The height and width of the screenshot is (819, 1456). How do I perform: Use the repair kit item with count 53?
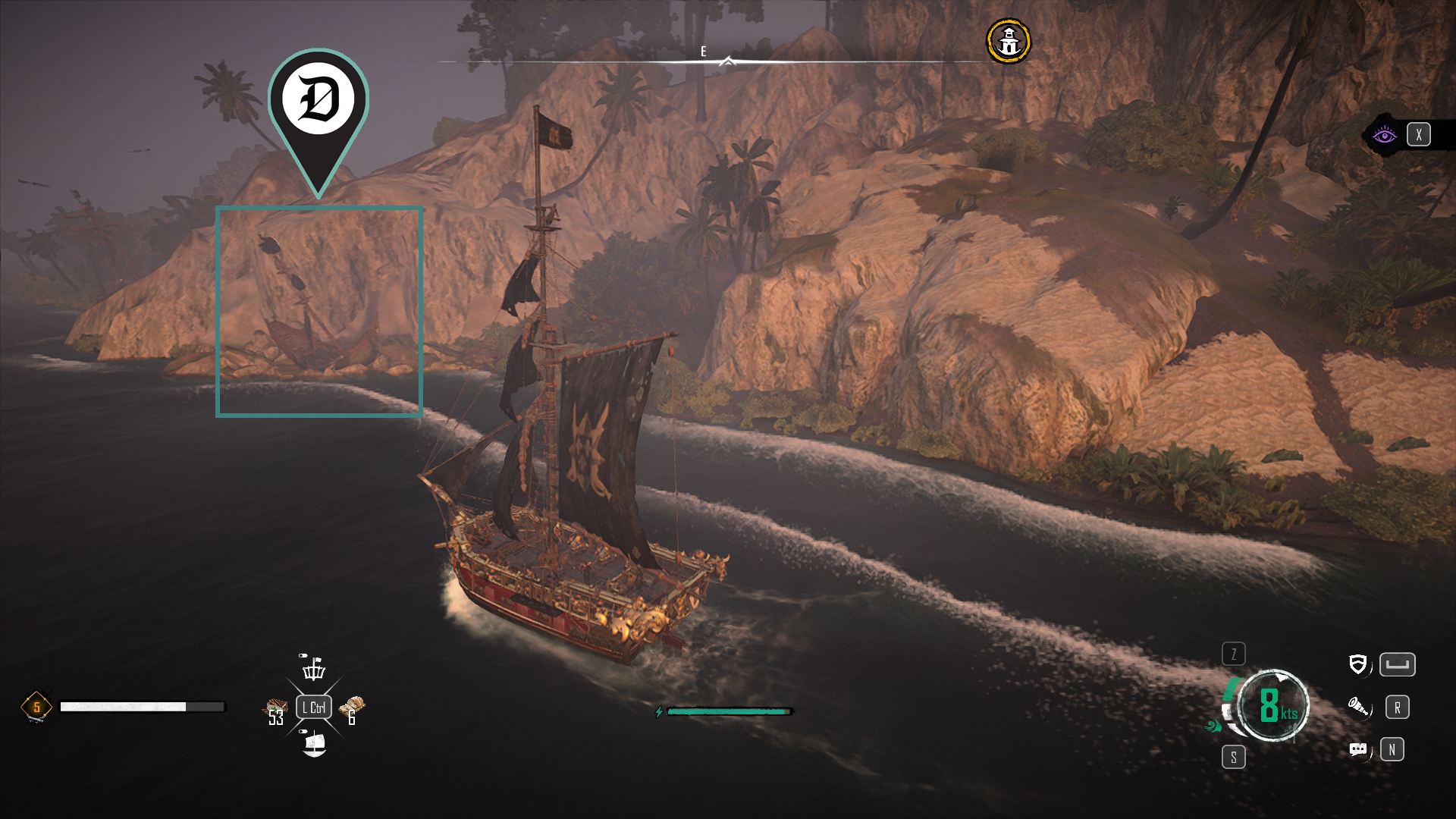tap(276, 711)
